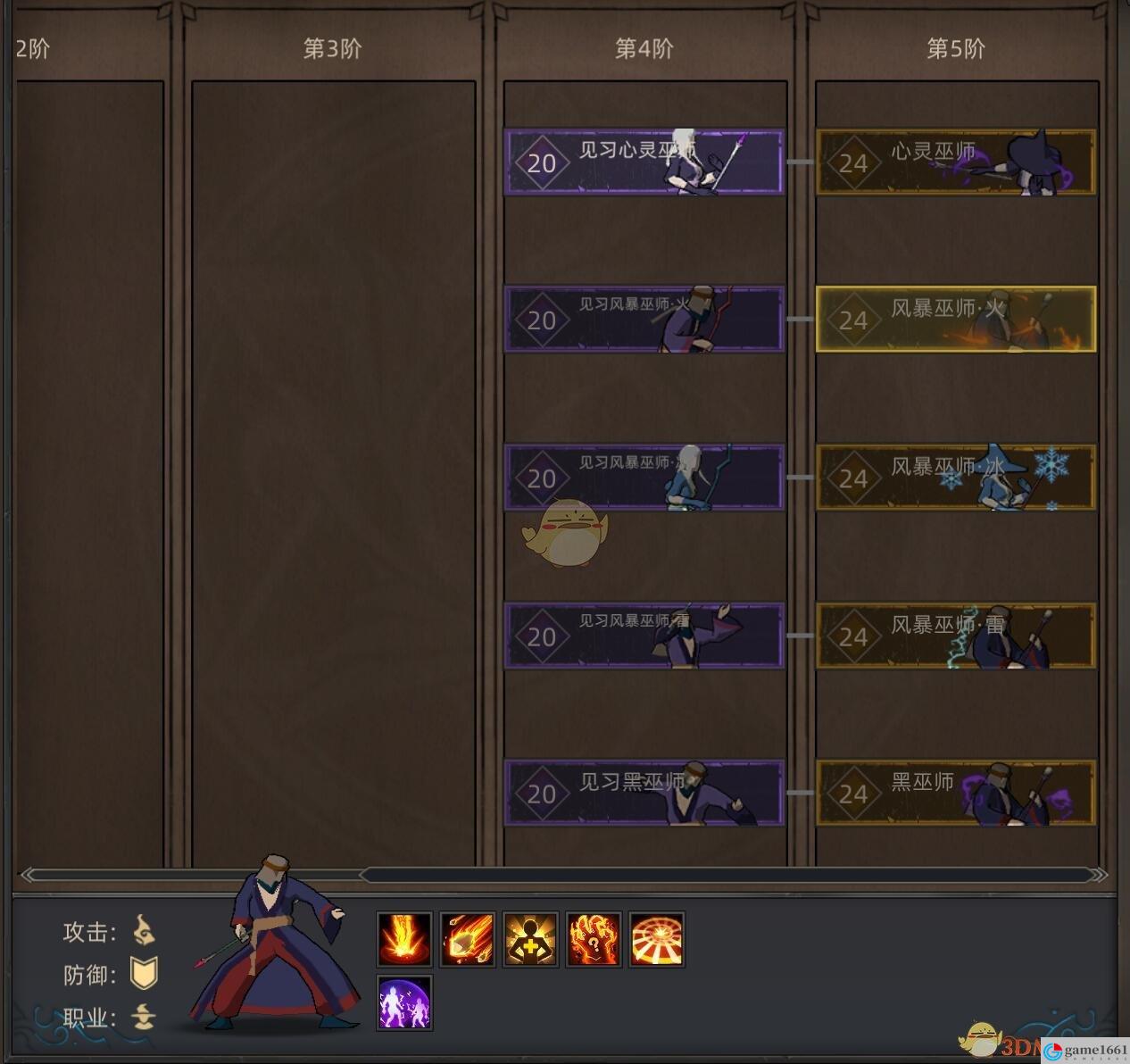Choose the level 24 心灵巫师 class

point(955,162)
